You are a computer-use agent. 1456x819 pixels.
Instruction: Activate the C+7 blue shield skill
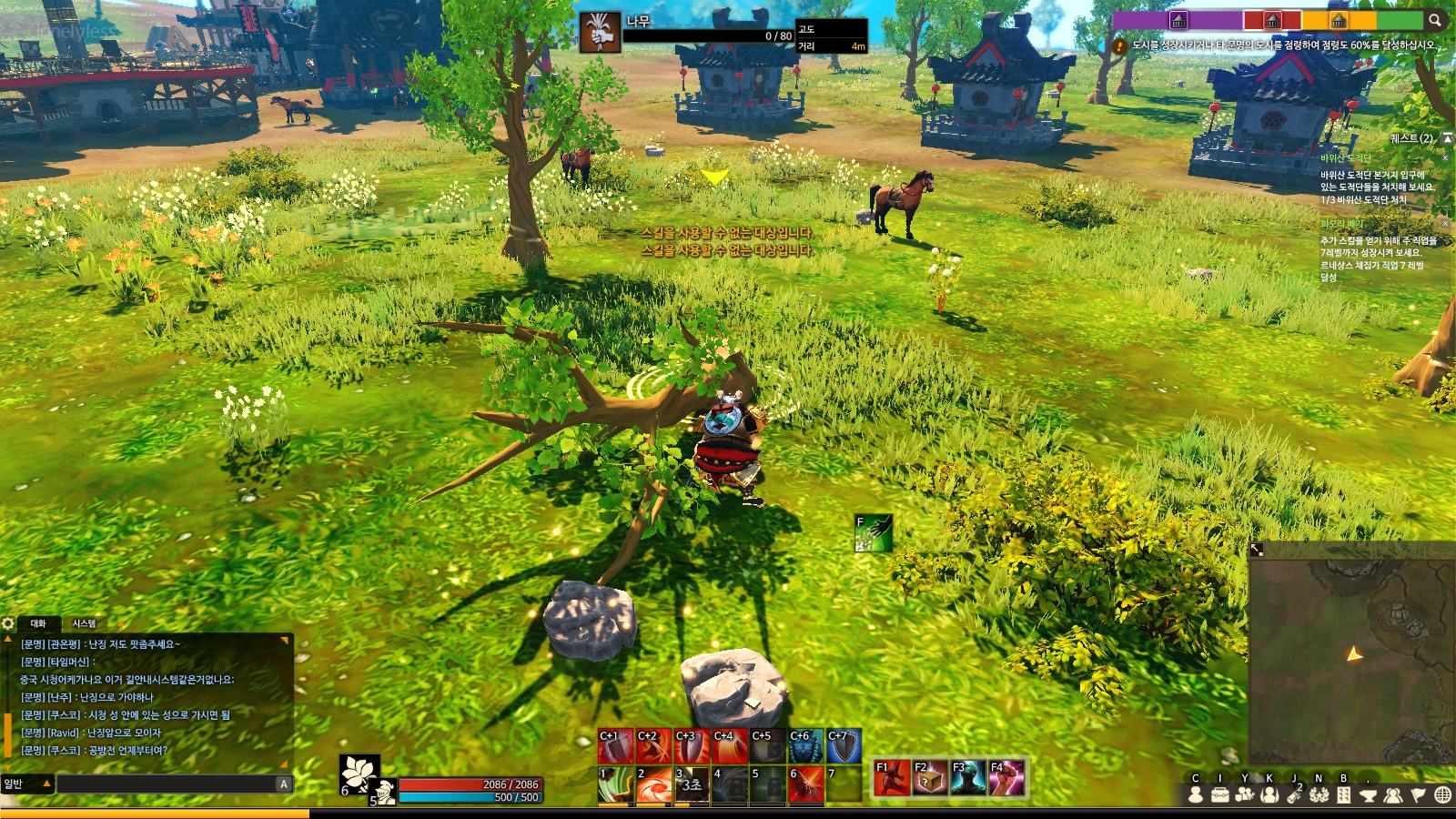[844, 746]
